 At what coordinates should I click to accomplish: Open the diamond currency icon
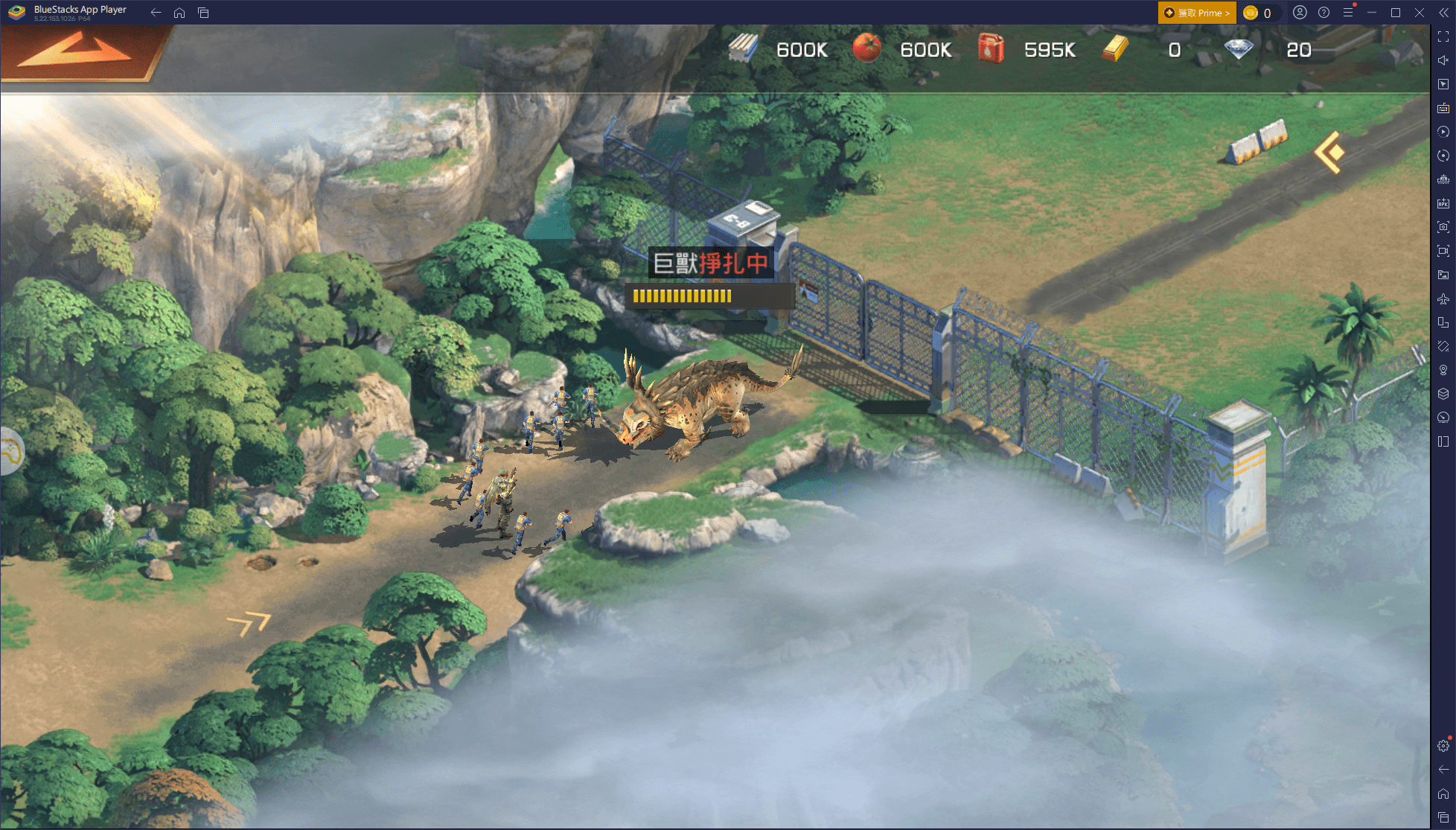point(1239,49)
